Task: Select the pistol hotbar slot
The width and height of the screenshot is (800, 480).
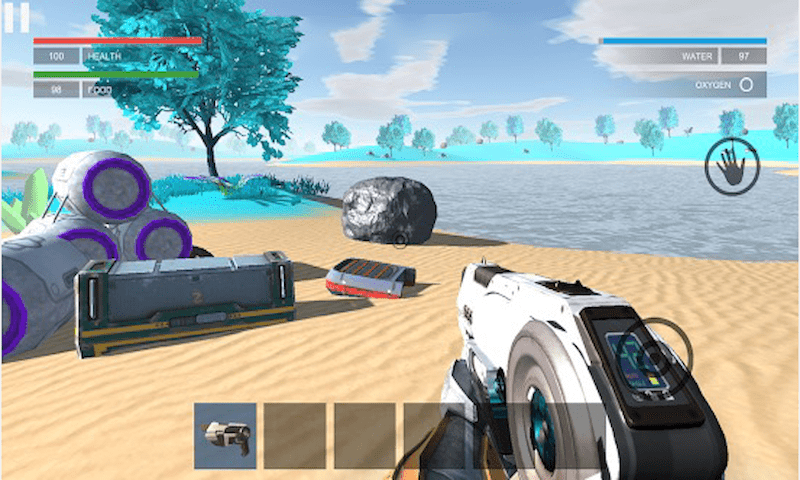Action: pyautogui.click(x=225, y=435)
